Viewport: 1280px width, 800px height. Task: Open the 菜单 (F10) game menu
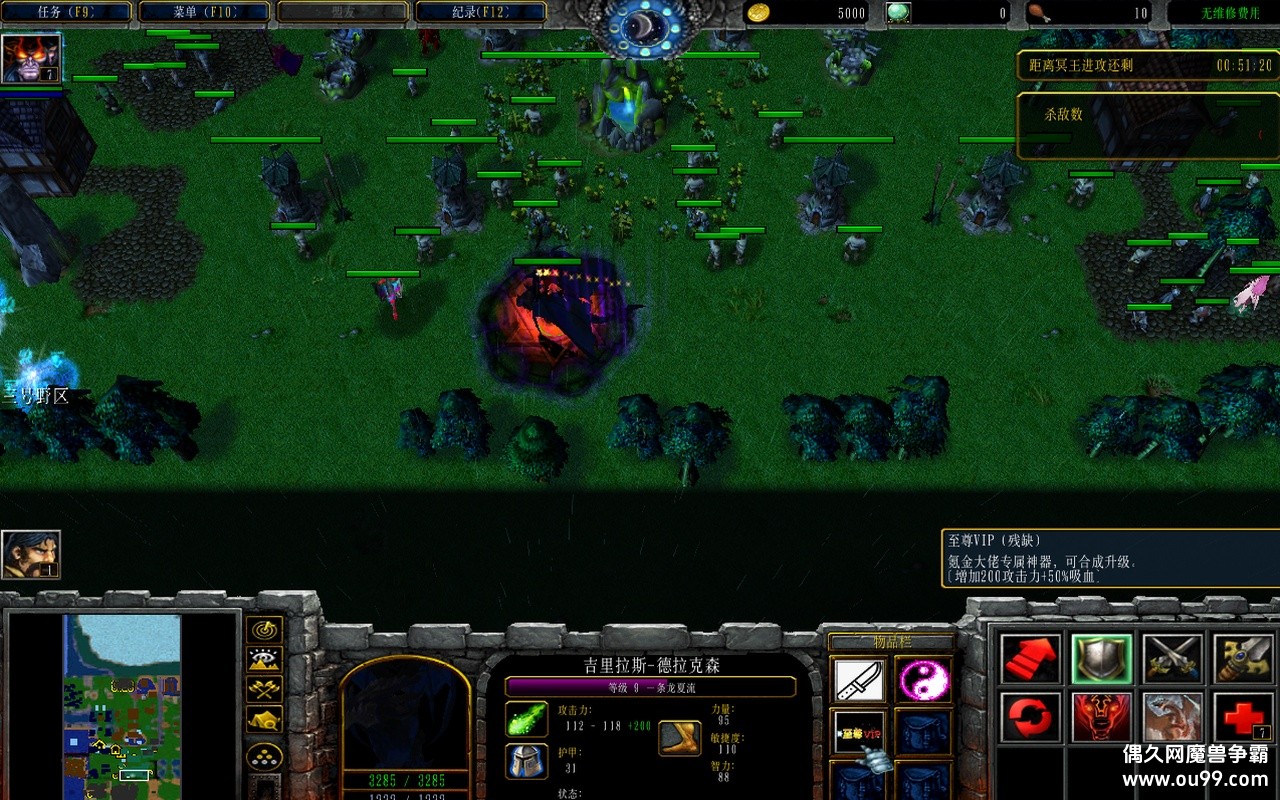click(204, 12)
